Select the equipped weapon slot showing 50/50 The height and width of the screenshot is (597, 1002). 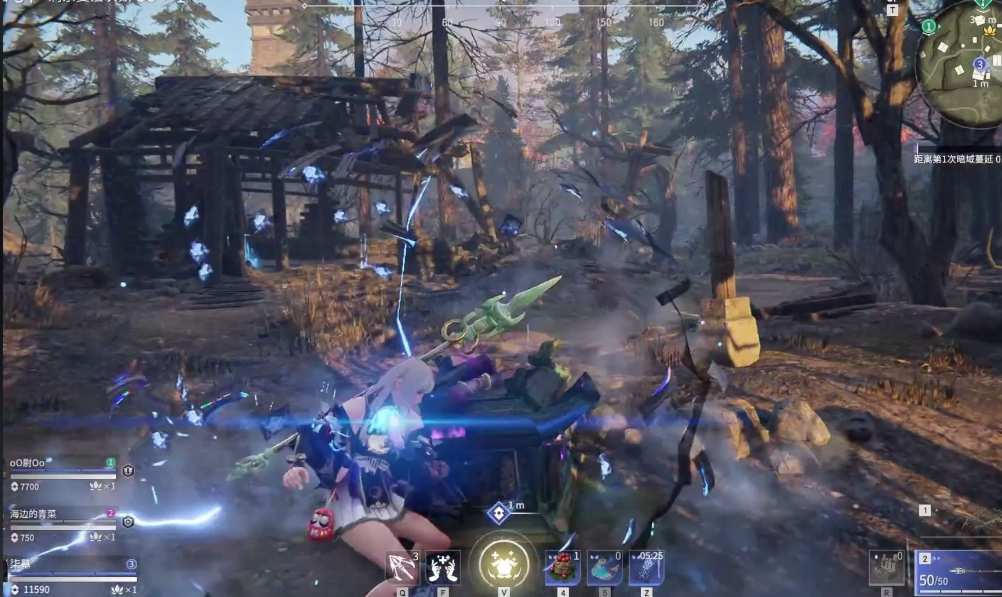pos(958,573)
